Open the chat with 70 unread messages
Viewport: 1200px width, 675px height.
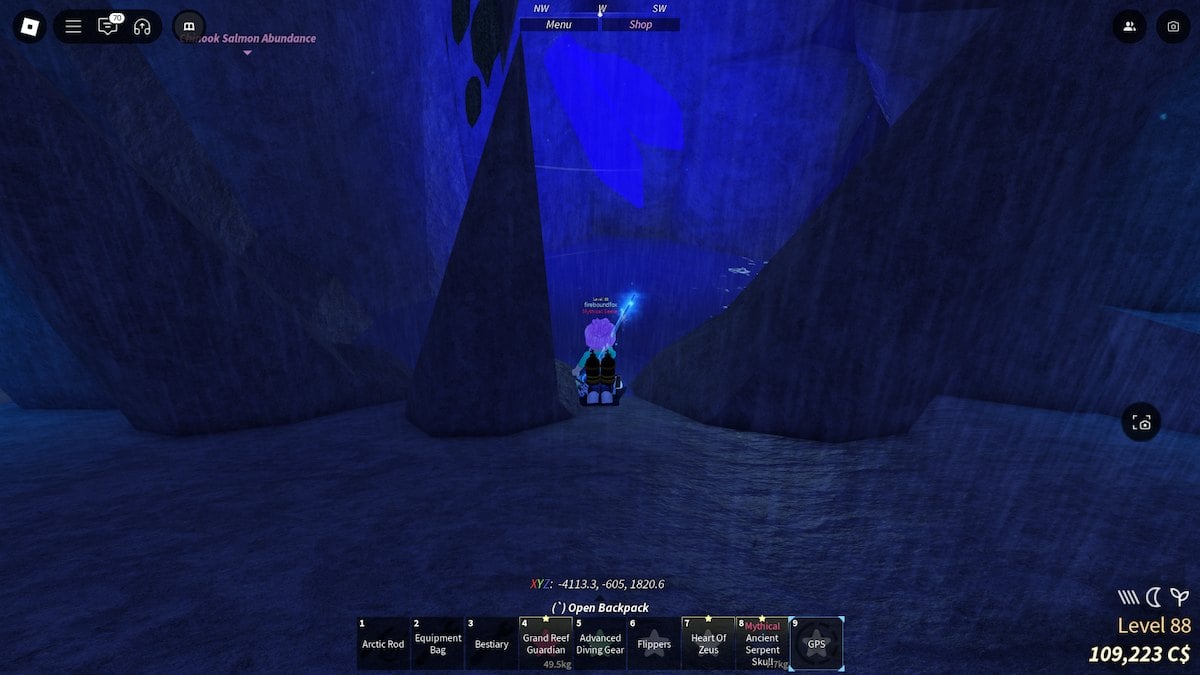click(108, 27)
